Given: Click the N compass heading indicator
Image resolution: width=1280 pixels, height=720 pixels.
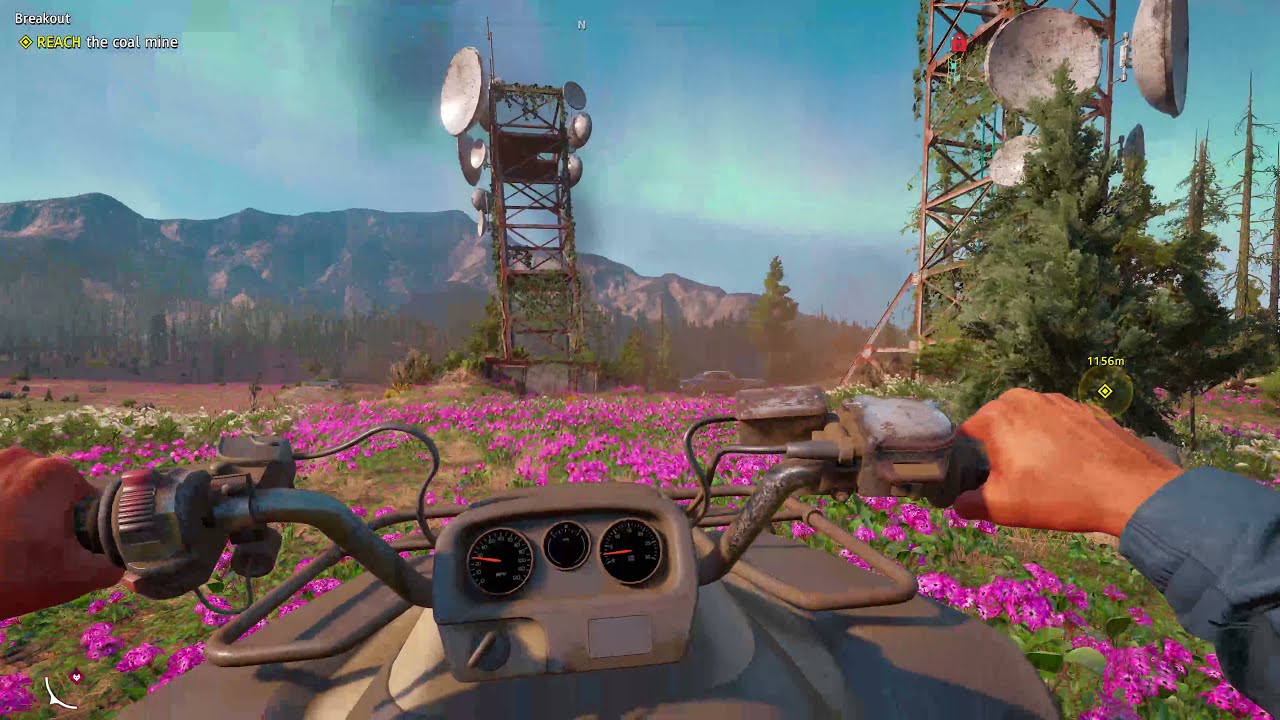Looking at the screenshot, I should pos(583,24).
